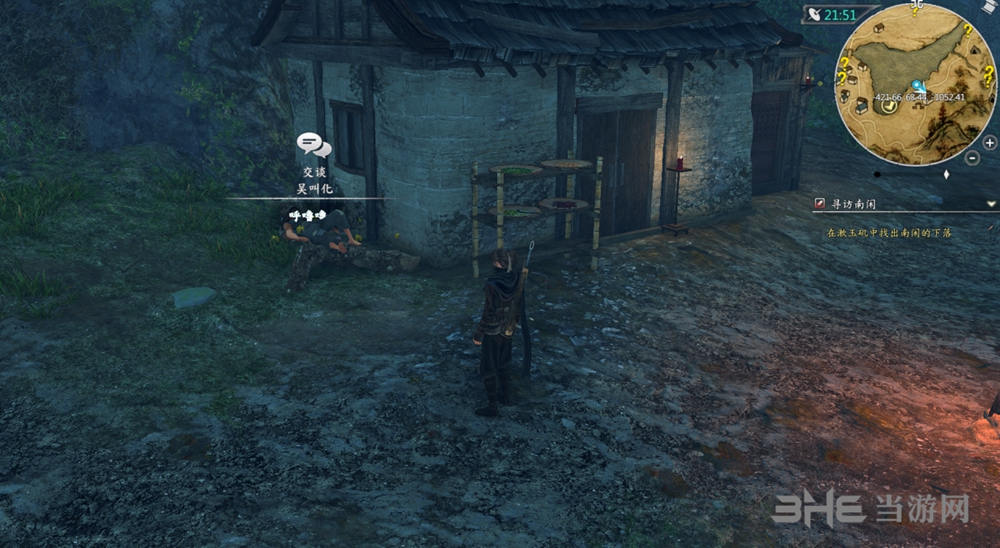Click the satellite dish icon beside the clock
Screen dimensions: 1000x548
click(x=814, y=15)
